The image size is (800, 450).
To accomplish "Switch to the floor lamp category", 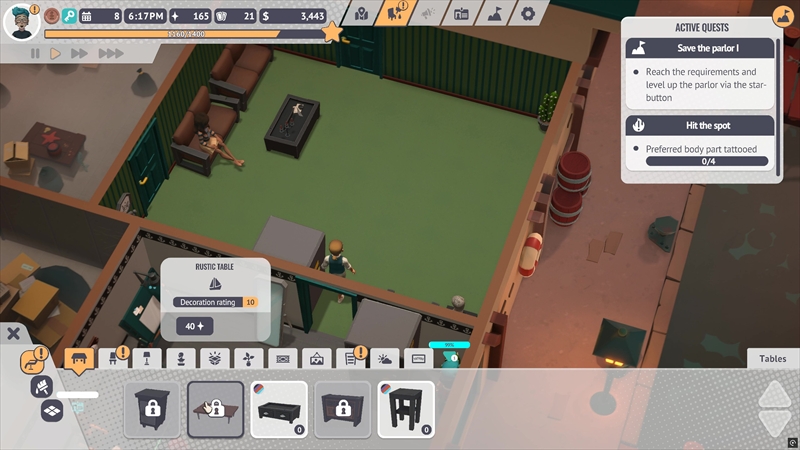I will pyautogui.click(x=146, y=359).
